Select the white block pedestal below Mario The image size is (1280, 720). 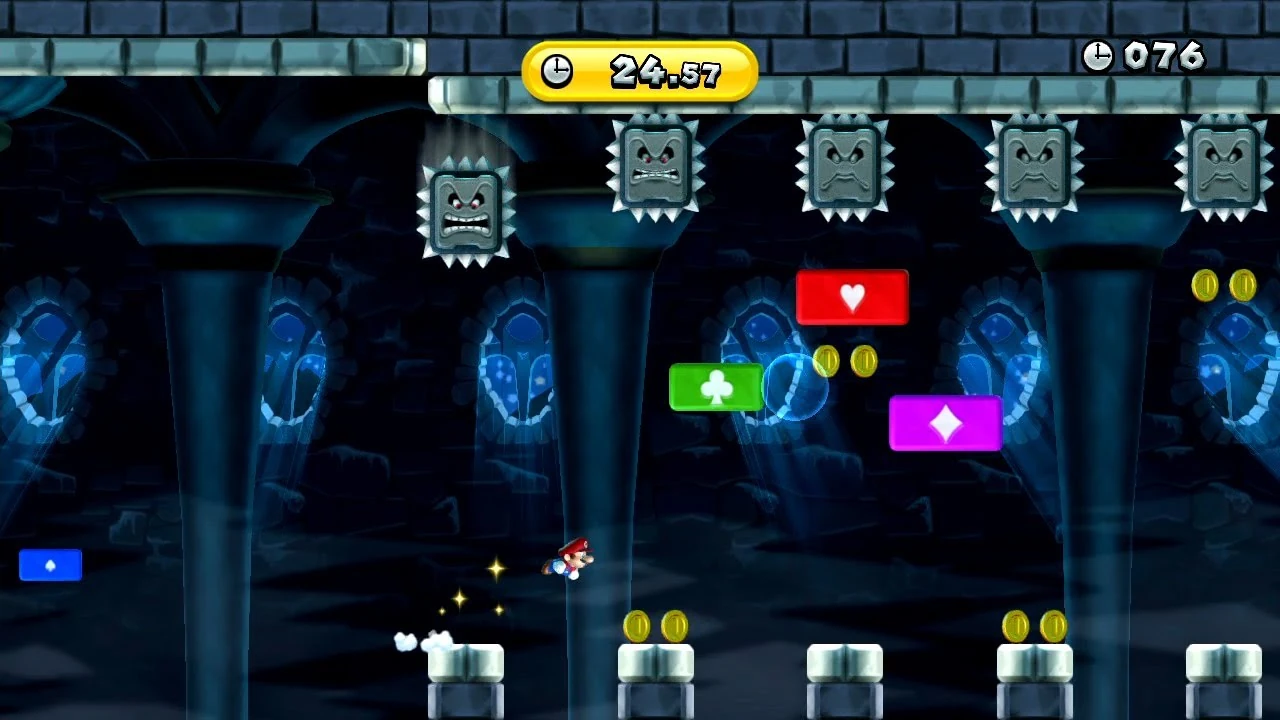465,665
